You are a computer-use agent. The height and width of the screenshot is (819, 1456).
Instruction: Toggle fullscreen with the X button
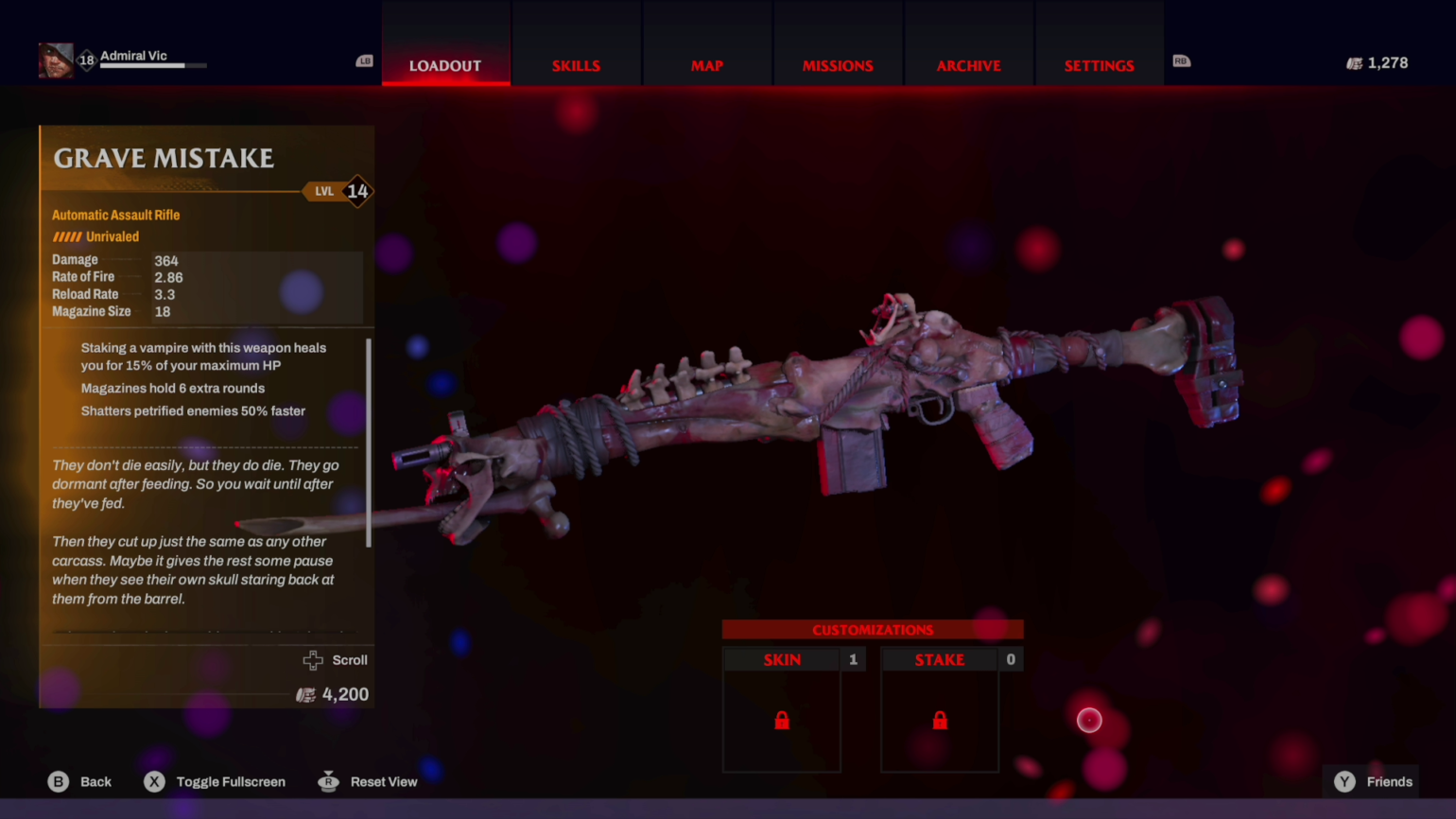click(x=154, y=781)
